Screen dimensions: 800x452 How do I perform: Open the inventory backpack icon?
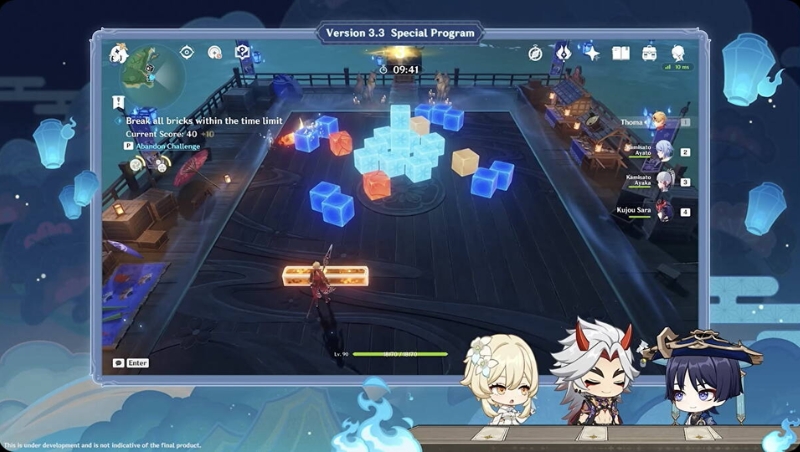[x=648, y=53]
